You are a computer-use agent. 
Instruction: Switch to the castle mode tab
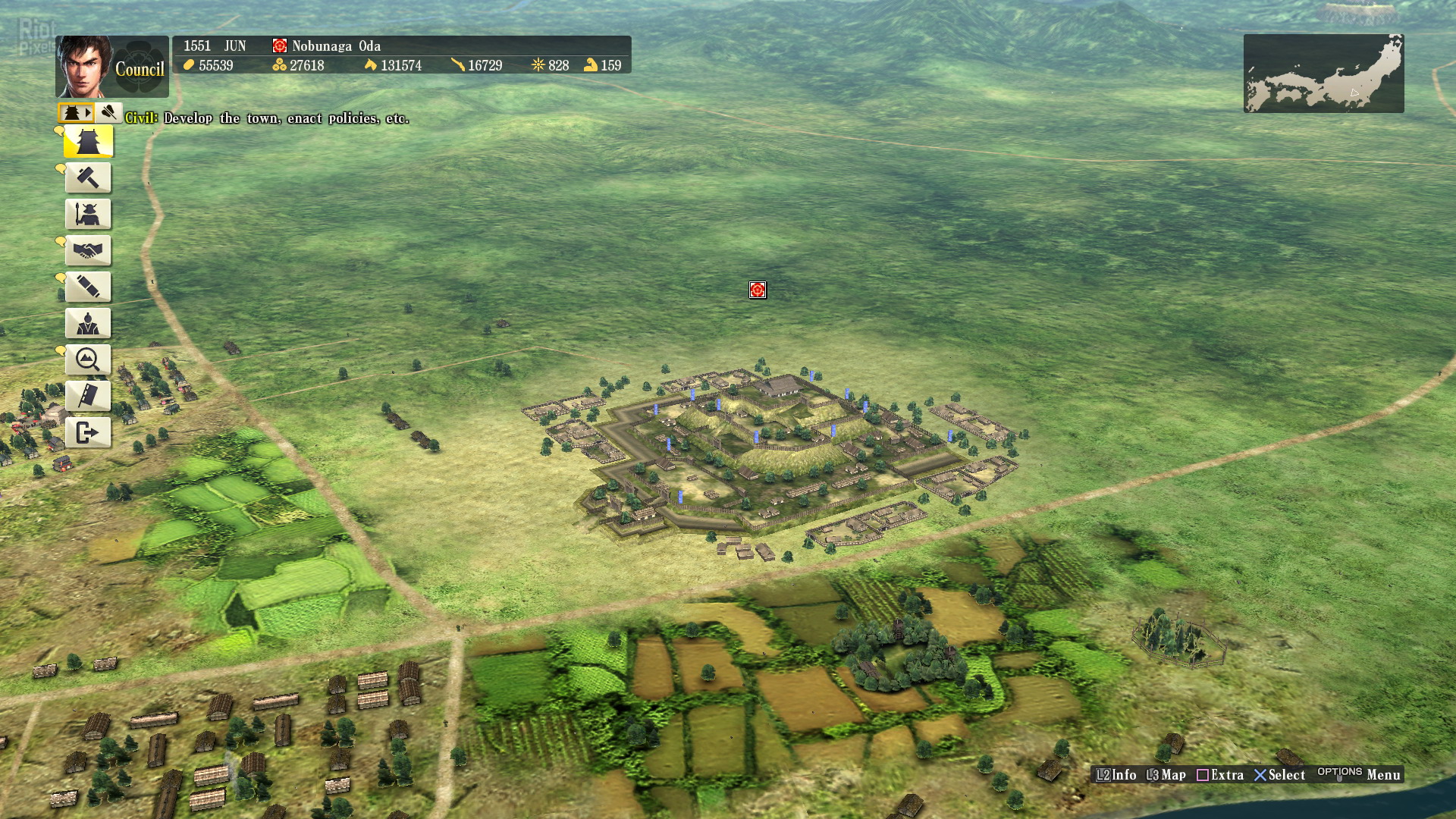click(76, 113)
